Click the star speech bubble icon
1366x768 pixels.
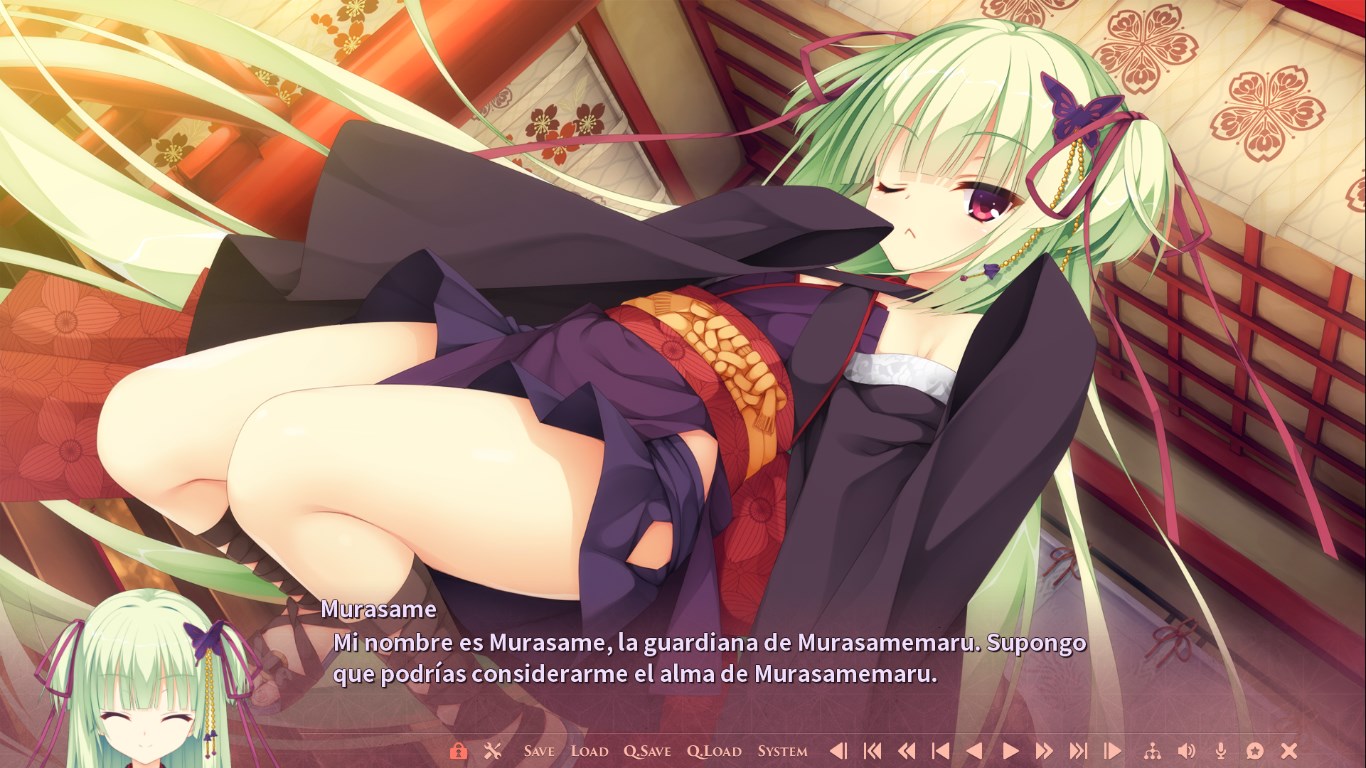click(x=1255, y=751)
